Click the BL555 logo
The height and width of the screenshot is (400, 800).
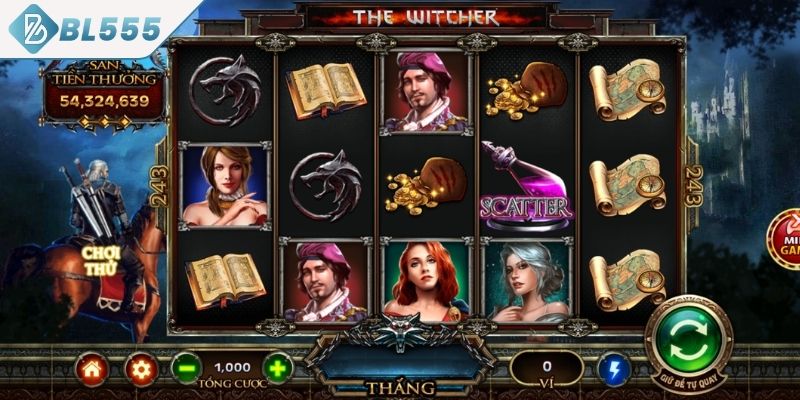coord(87,28)
